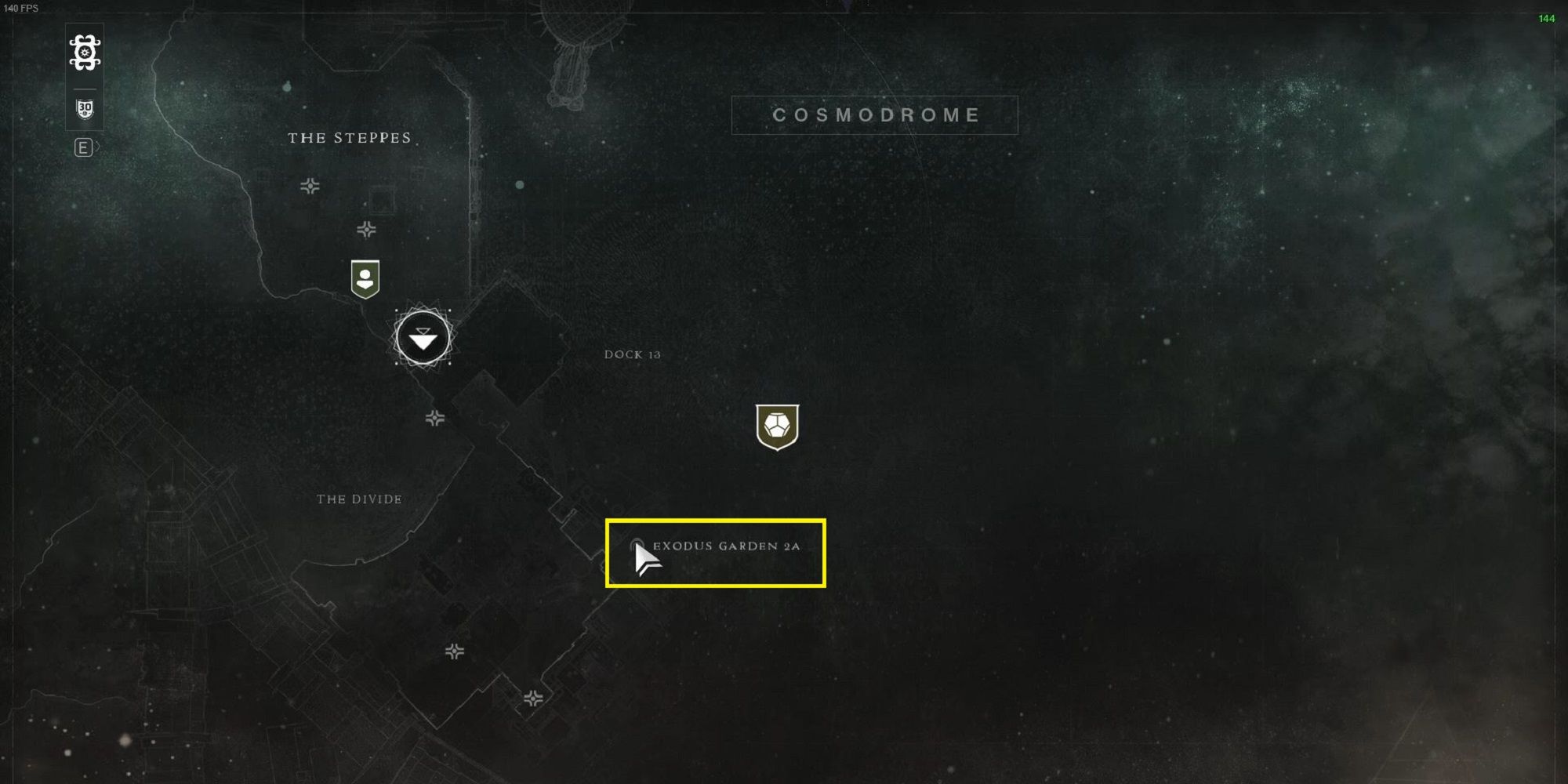The width and height of the screenshot is (1568, 784).
Task: Click the Cosmodrome title banner
Action: tap(873, 114)
